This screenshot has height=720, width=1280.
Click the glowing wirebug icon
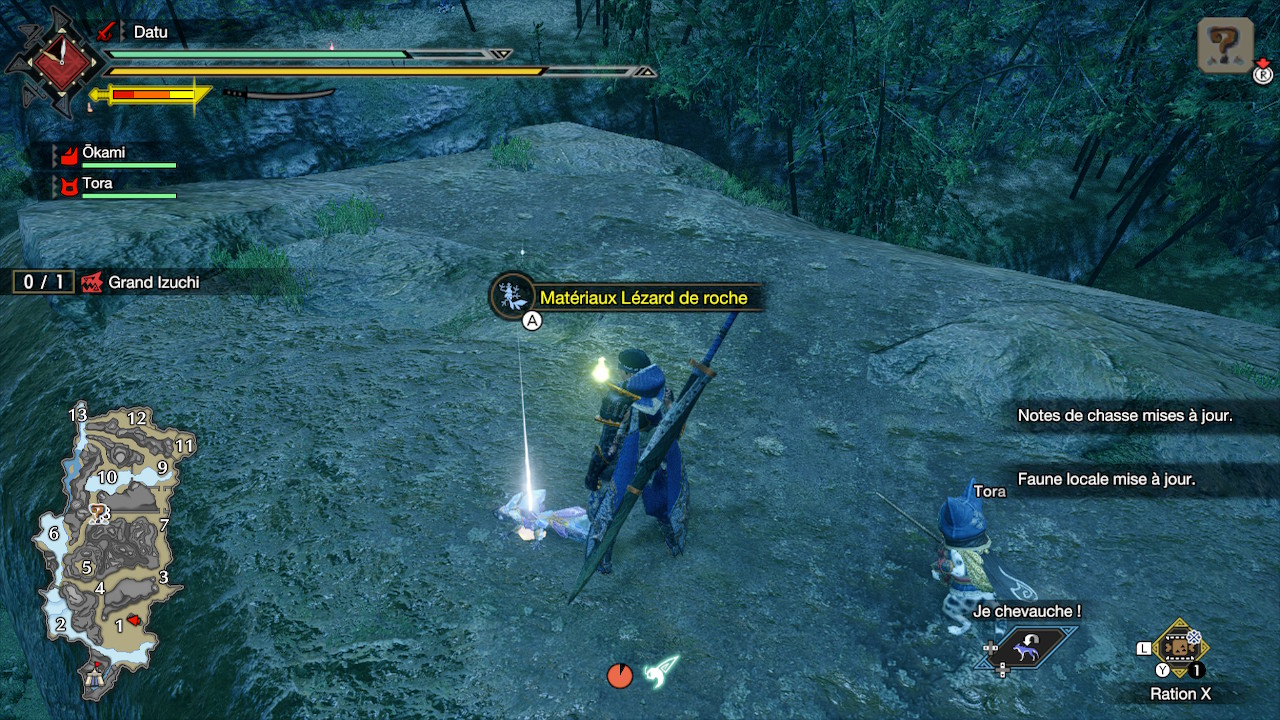pyautogui.click(x=662, y=672)
